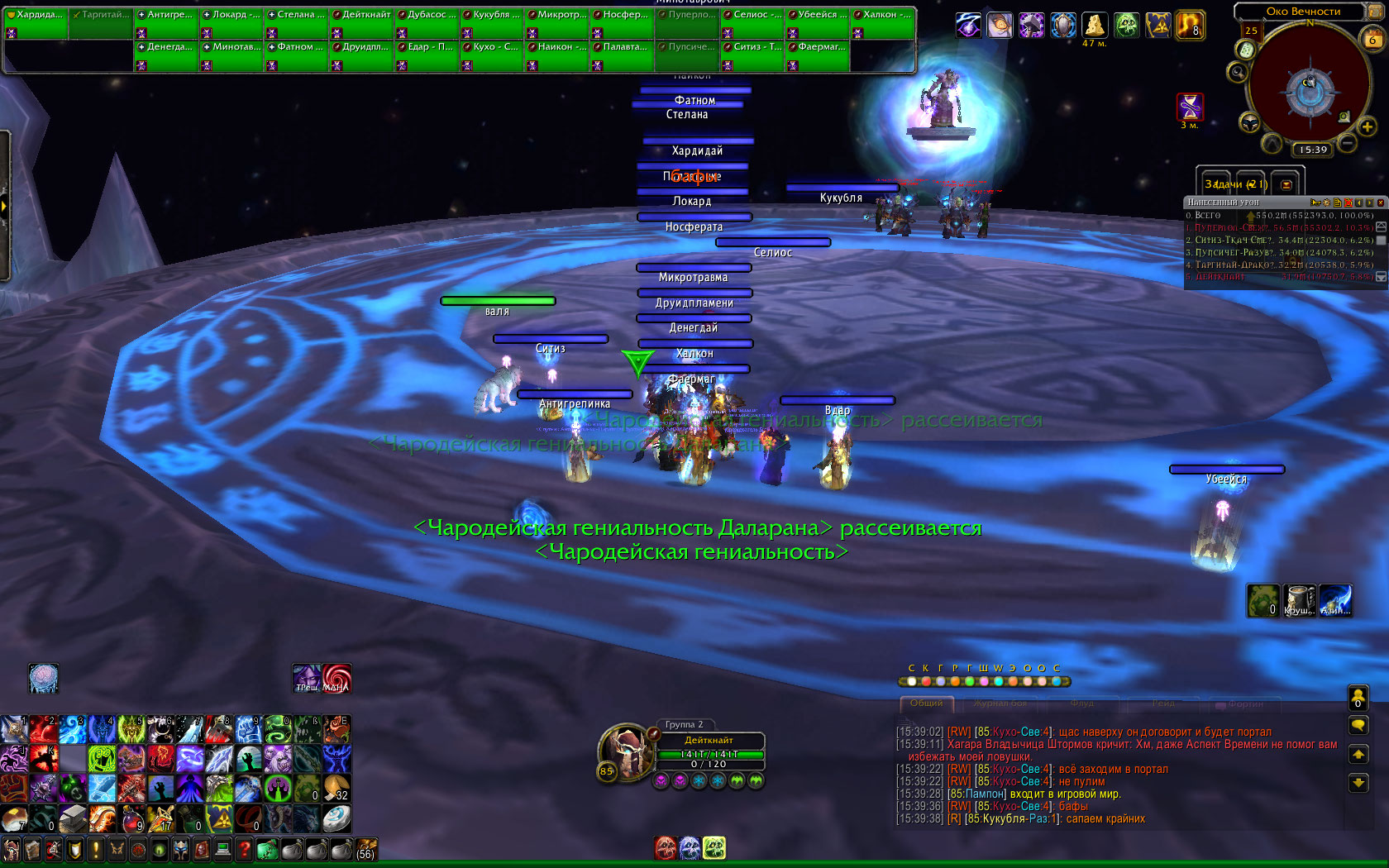Click the brain icon above action bars
This screenshot has width=1389, height=868.
click(x=43, y=679)
